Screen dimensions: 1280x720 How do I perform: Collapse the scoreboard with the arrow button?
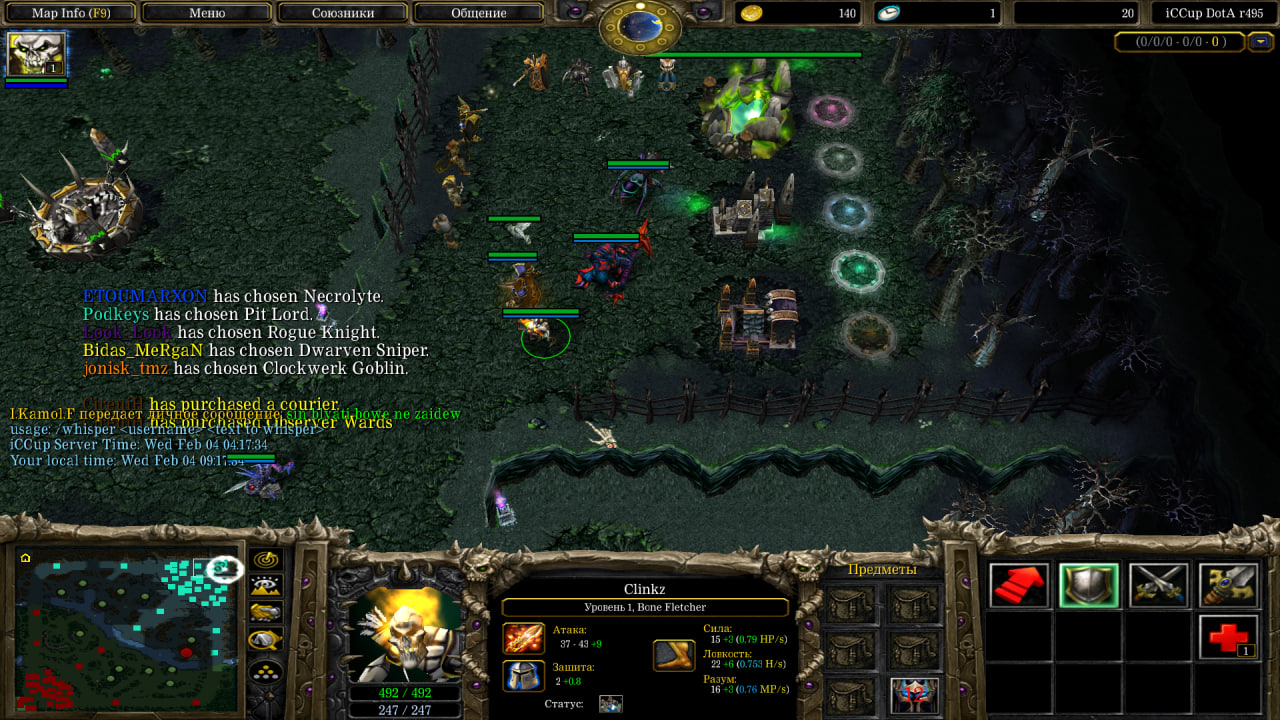coord(1262,42)
